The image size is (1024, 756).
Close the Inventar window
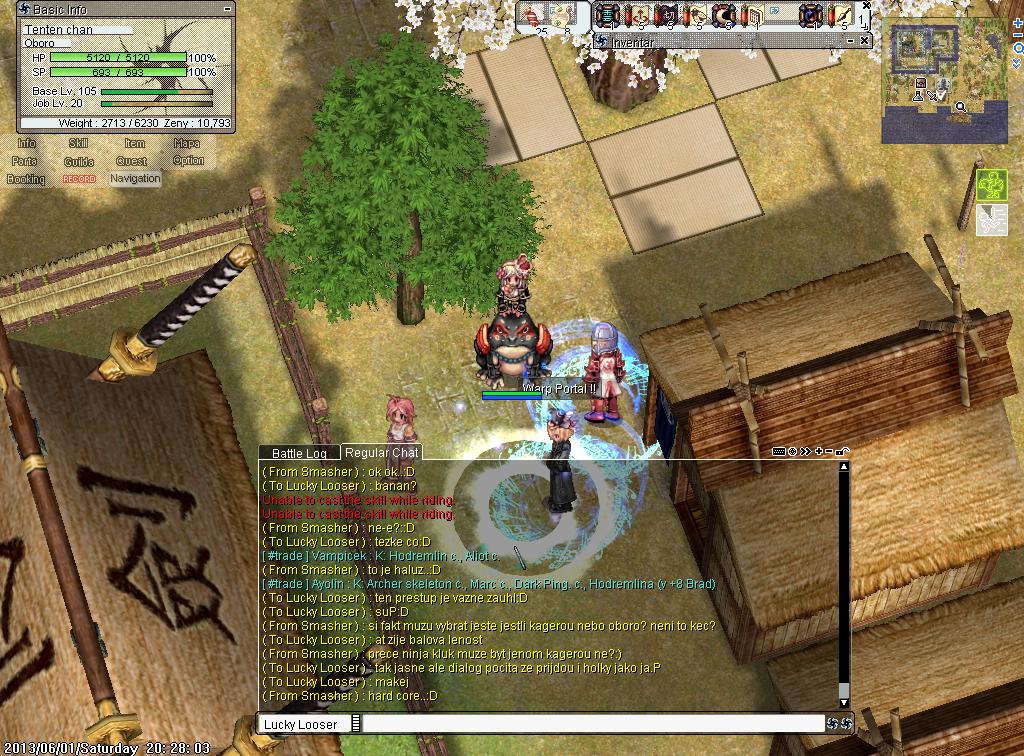coord(866,41)
